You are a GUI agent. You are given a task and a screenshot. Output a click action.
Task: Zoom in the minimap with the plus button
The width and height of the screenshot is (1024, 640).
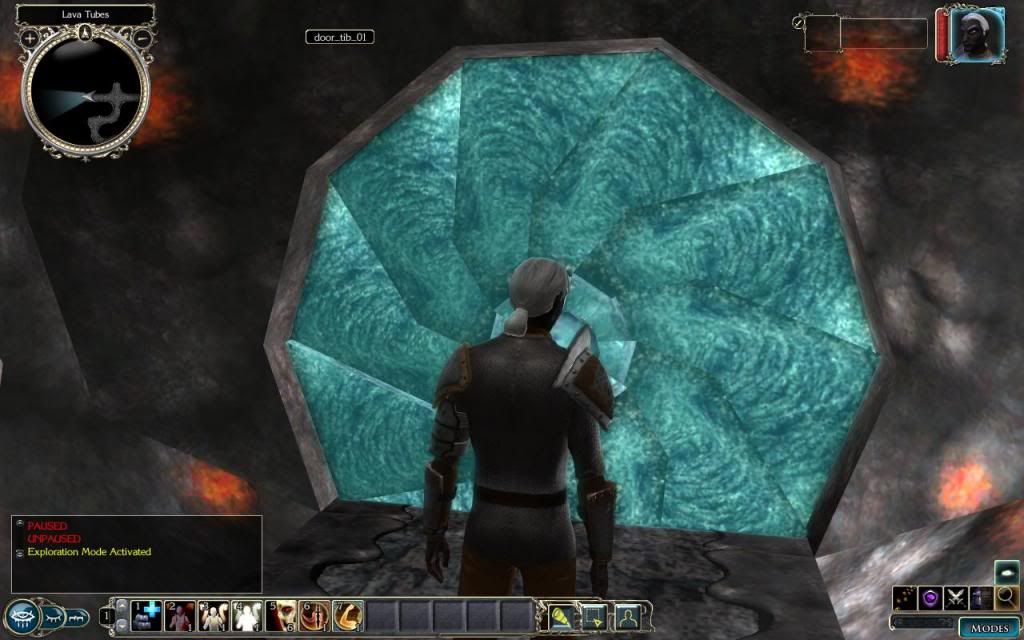point(30,38)
